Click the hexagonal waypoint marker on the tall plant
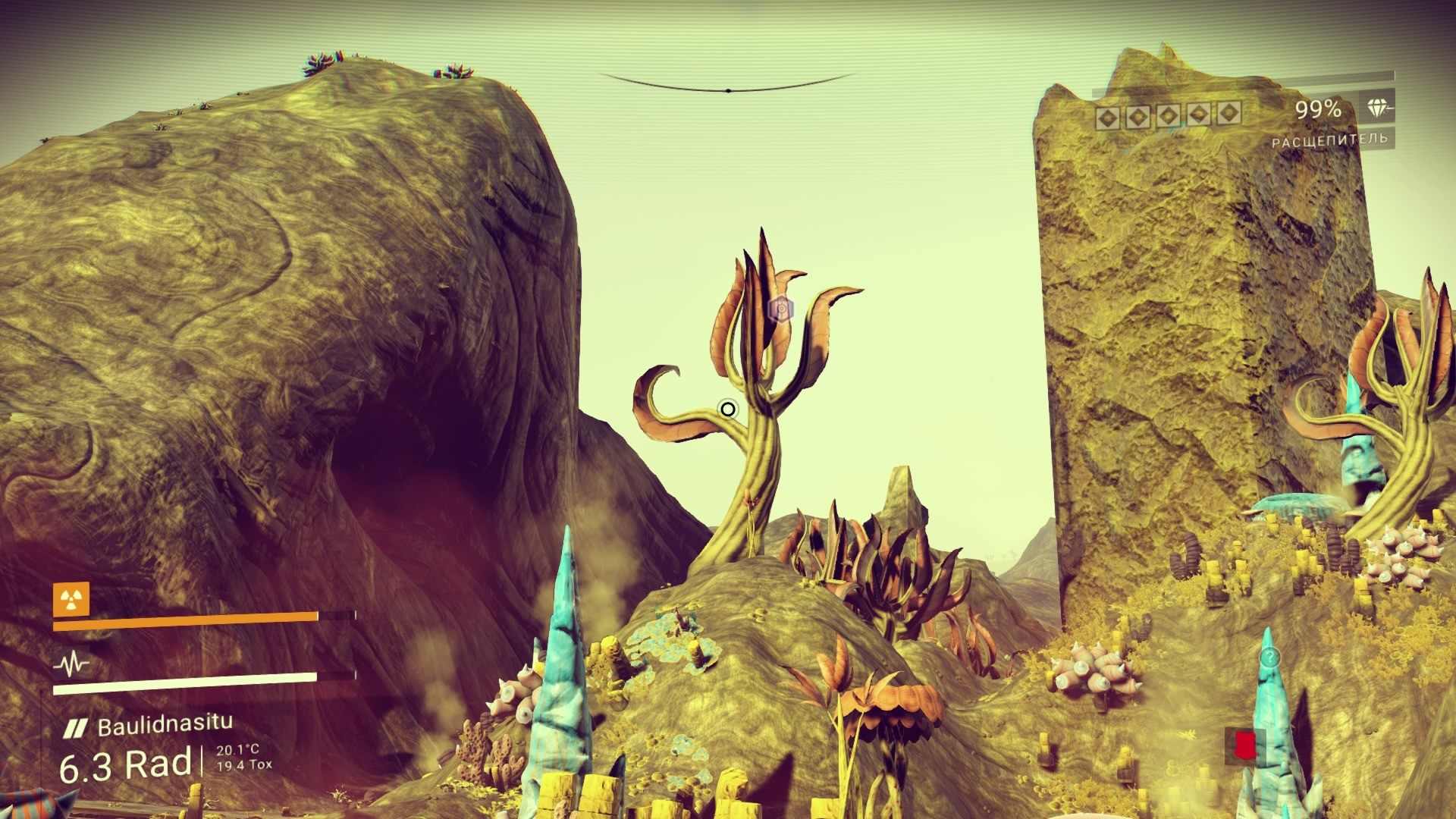 click(781, 308)
